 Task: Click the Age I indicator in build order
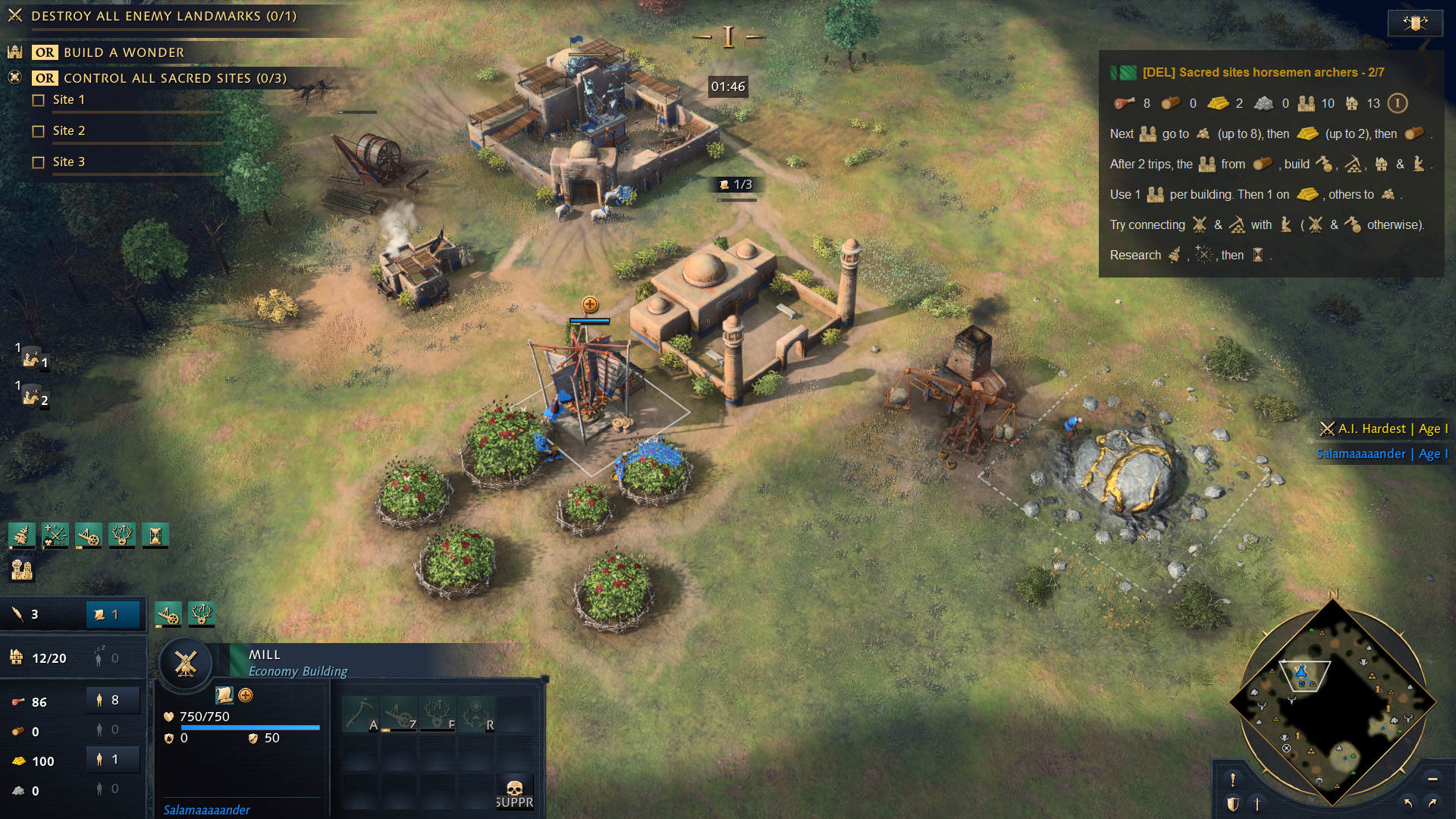click(x=1397, y=103)
